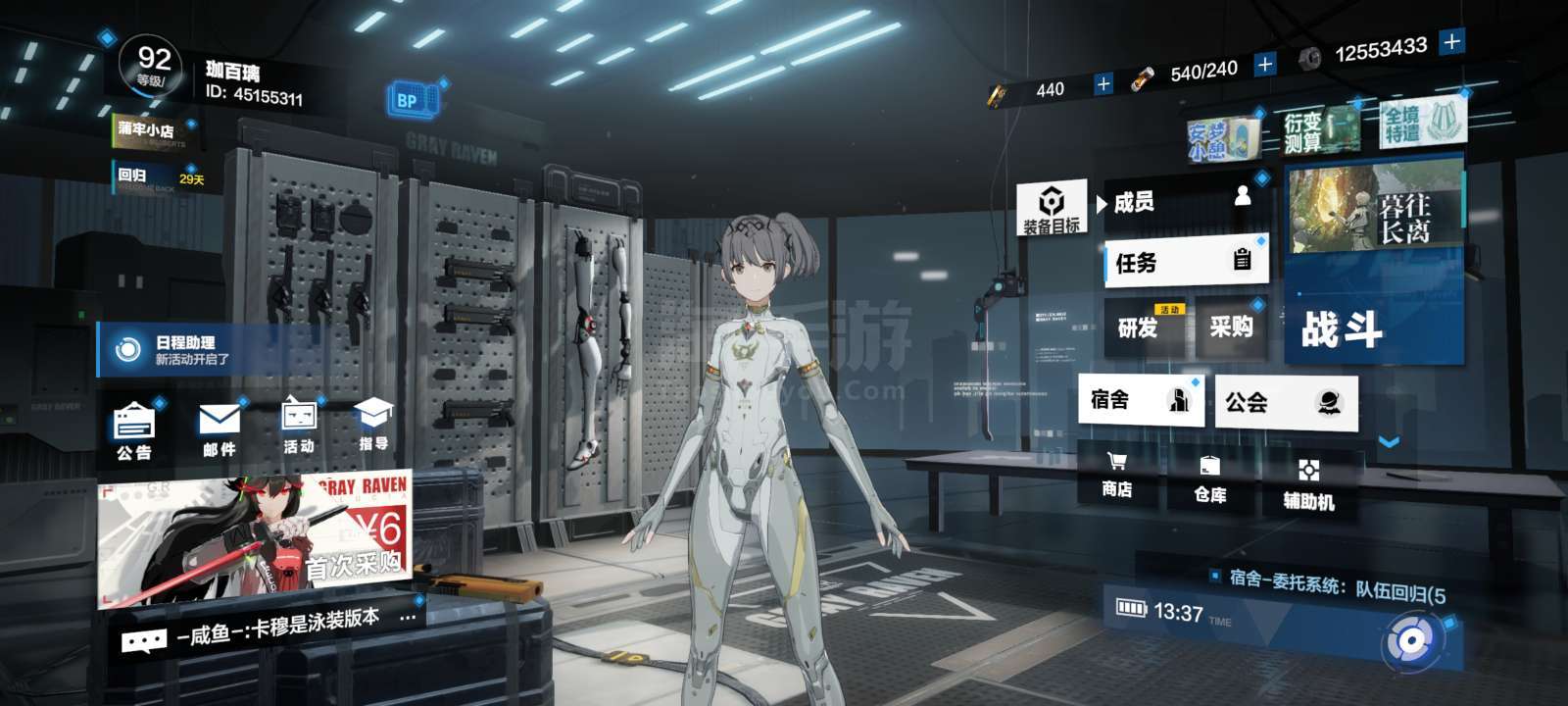
Task: Open the 装备目标 equipment target
Action: [x=1051, y=208]
